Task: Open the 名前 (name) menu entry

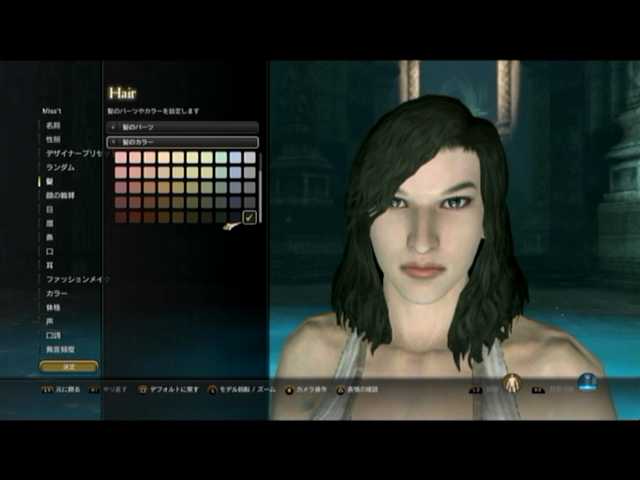Action: pos(53,126)
